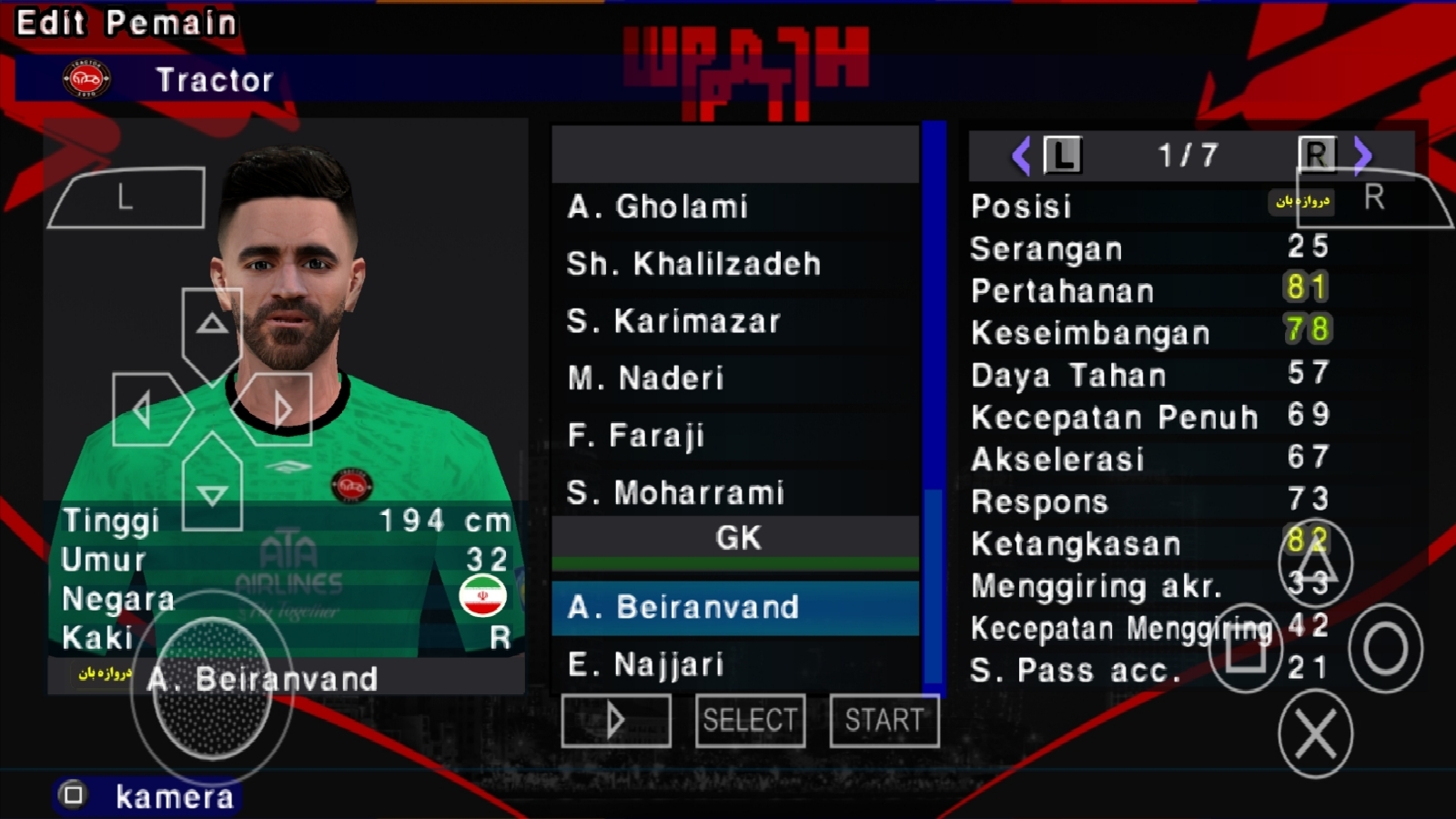This screenshot has width=1456, height=819.
Task: Select F. Faraji in the squad list
Action: click(x=635, y=436)
